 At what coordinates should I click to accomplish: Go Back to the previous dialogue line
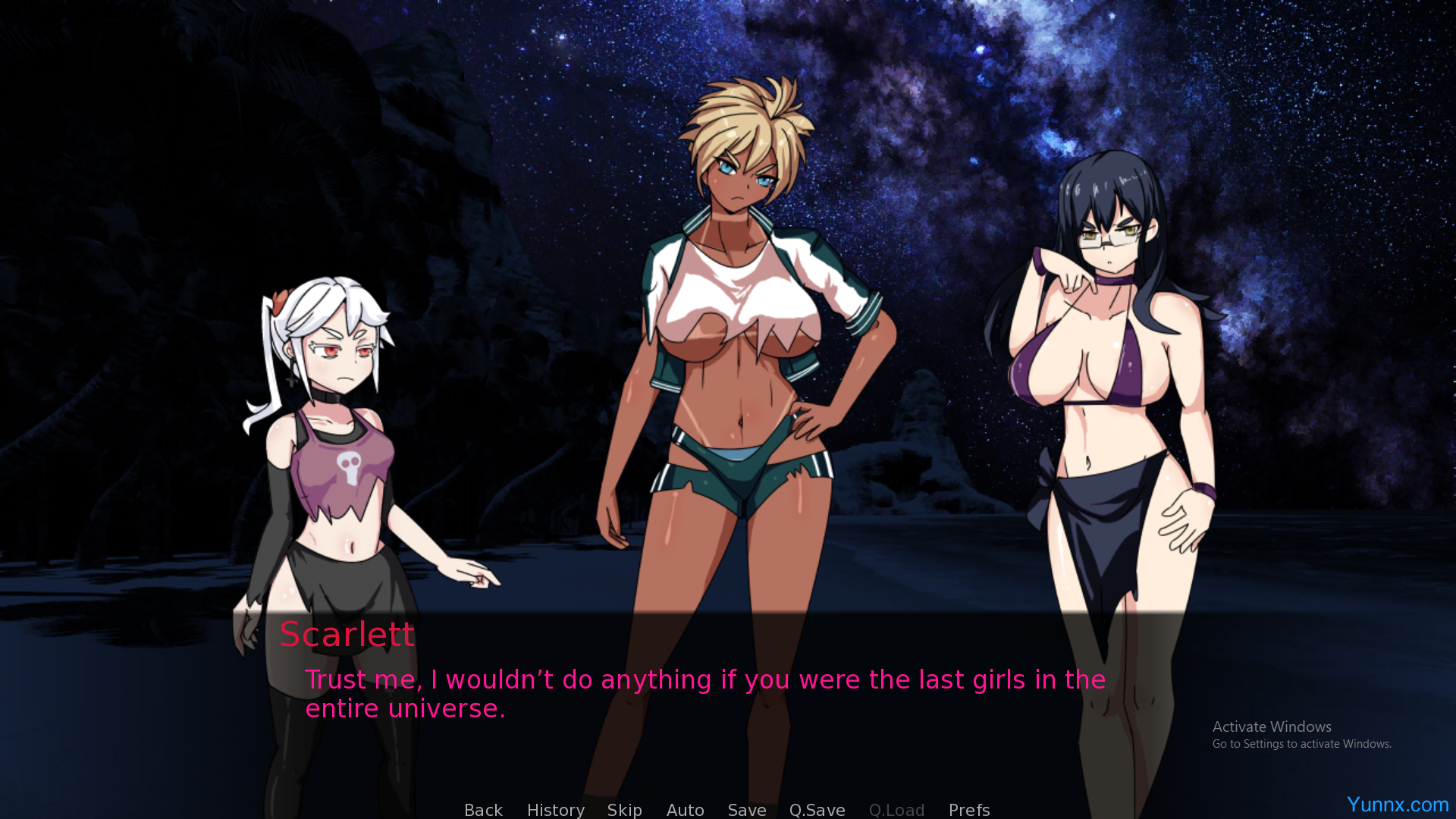coord(483,809)
